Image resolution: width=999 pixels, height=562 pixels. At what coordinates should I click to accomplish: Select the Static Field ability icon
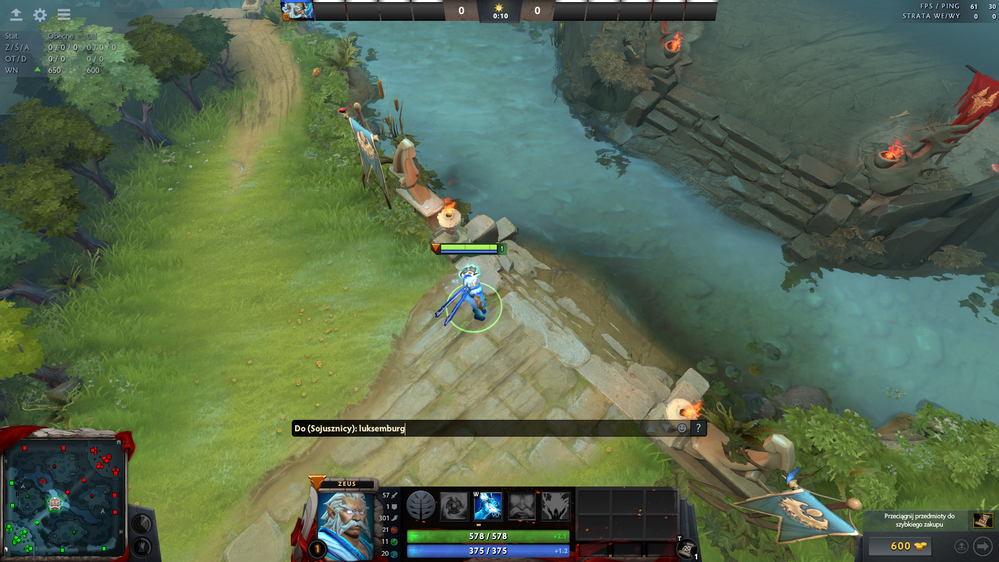click(x=522, y=506)
